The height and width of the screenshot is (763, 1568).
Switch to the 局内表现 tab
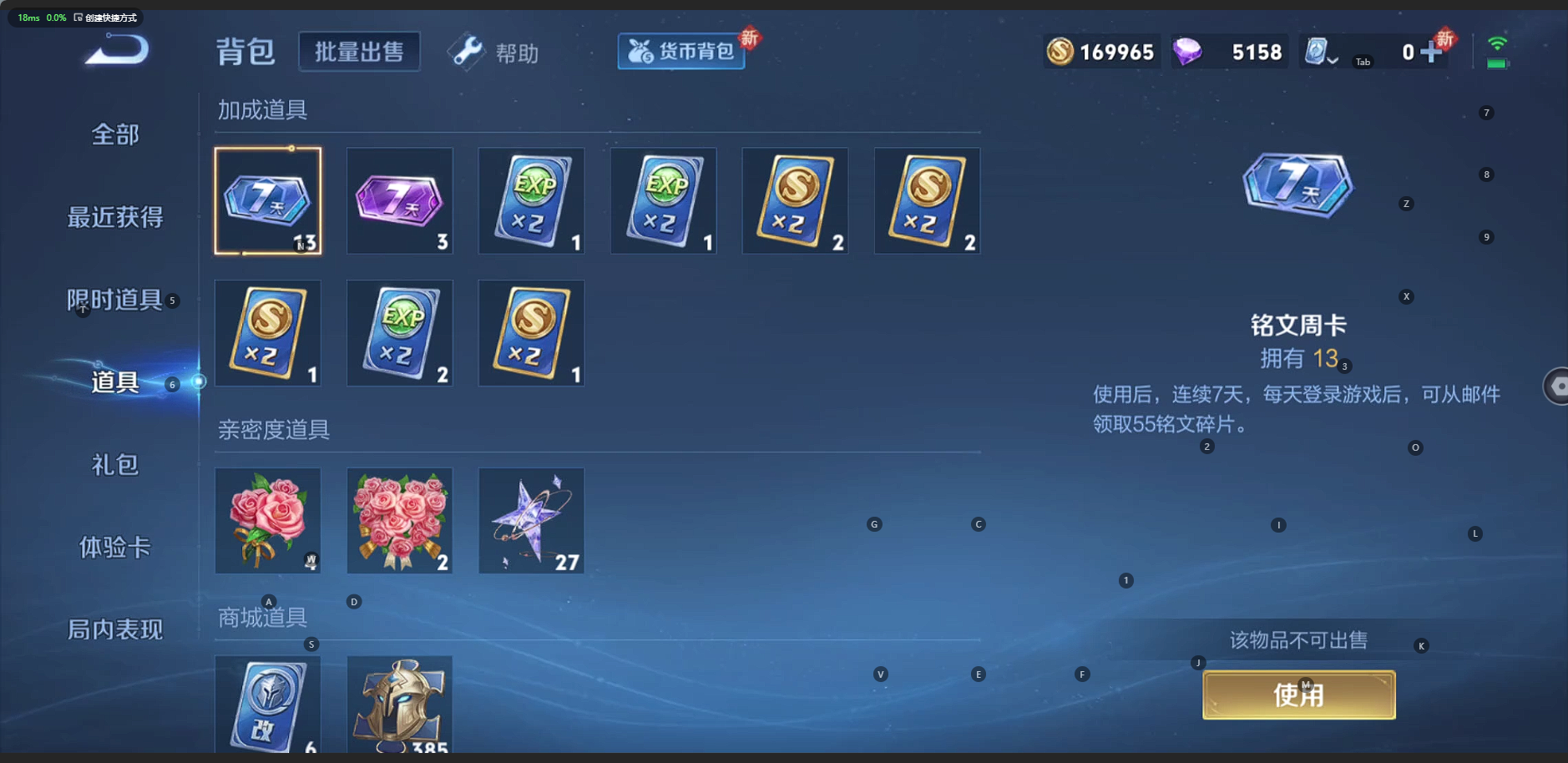[115, 629]
